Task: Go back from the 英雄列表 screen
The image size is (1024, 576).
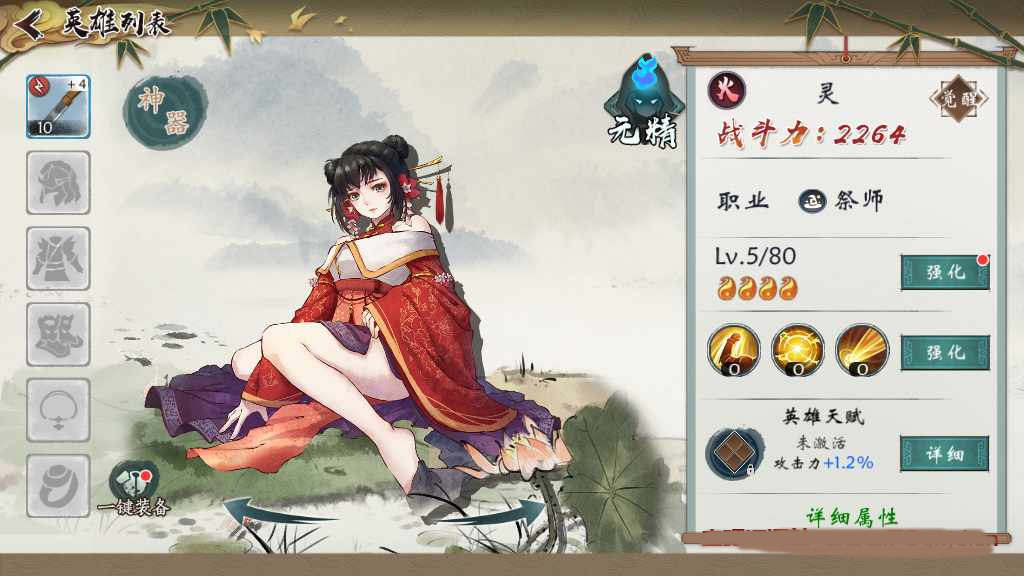Action: pyautogui.click(x=29, y=23)
